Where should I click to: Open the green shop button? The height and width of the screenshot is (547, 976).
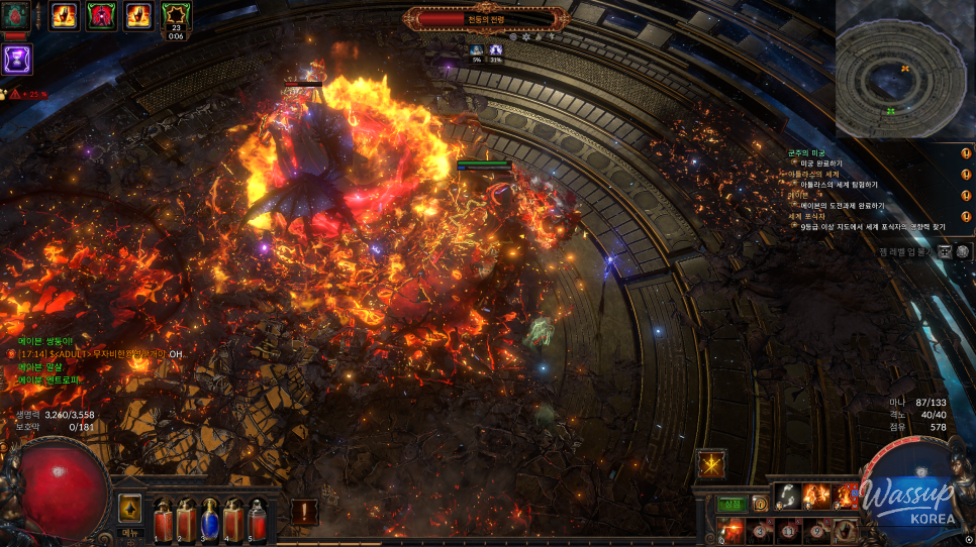point(732,503)
